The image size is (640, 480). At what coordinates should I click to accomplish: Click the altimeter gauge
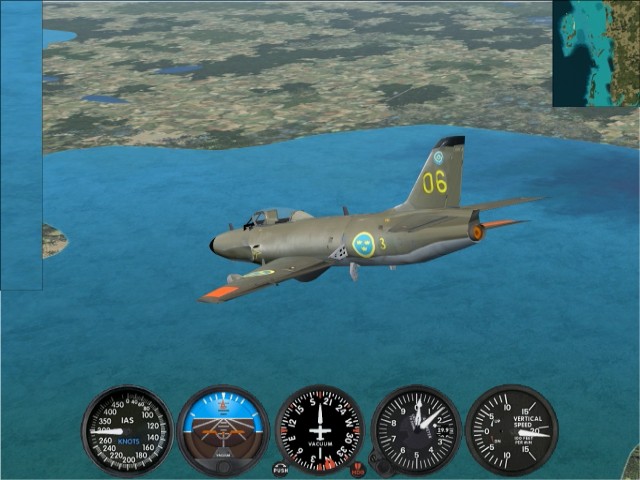[415, 430]
